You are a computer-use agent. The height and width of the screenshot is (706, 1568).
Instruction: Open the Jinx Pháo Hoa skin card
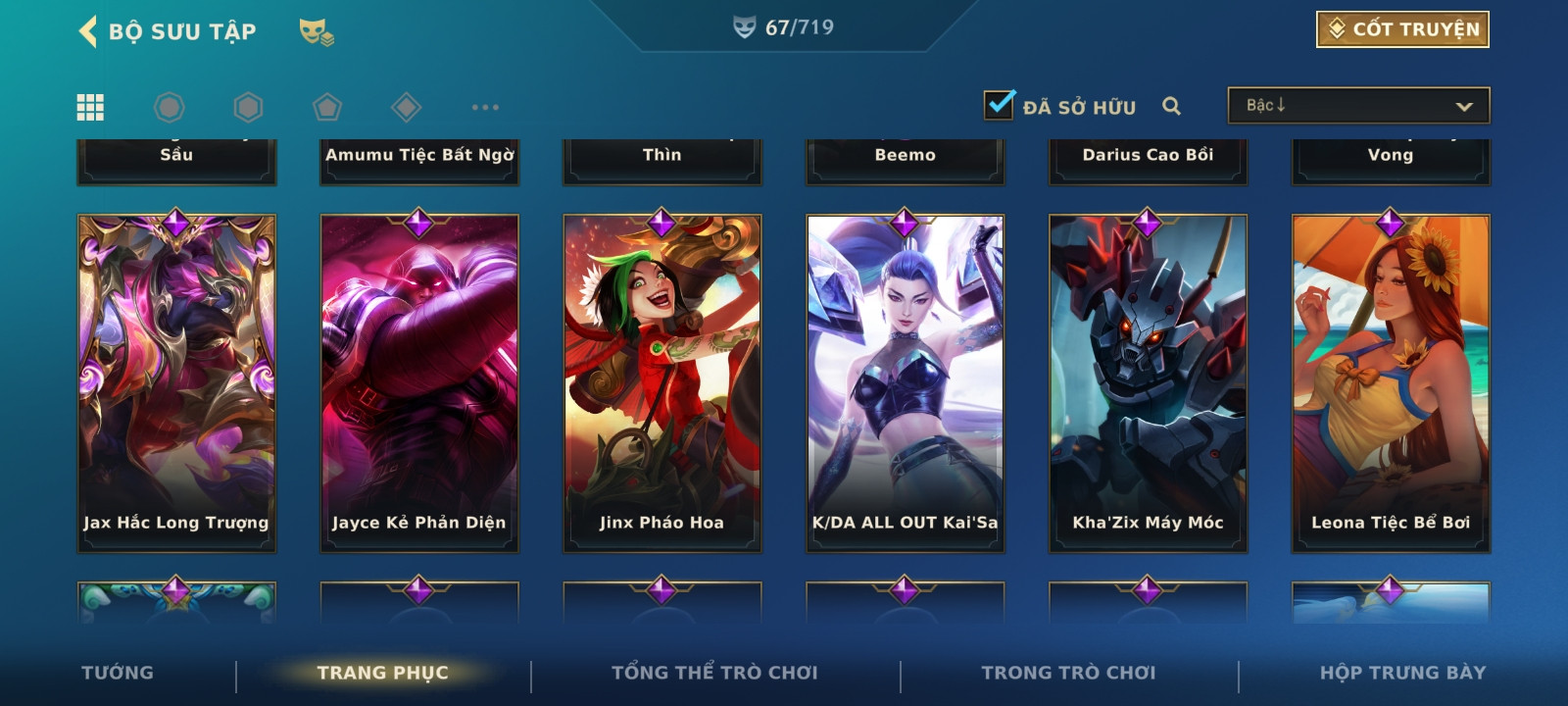click(662, 383)
